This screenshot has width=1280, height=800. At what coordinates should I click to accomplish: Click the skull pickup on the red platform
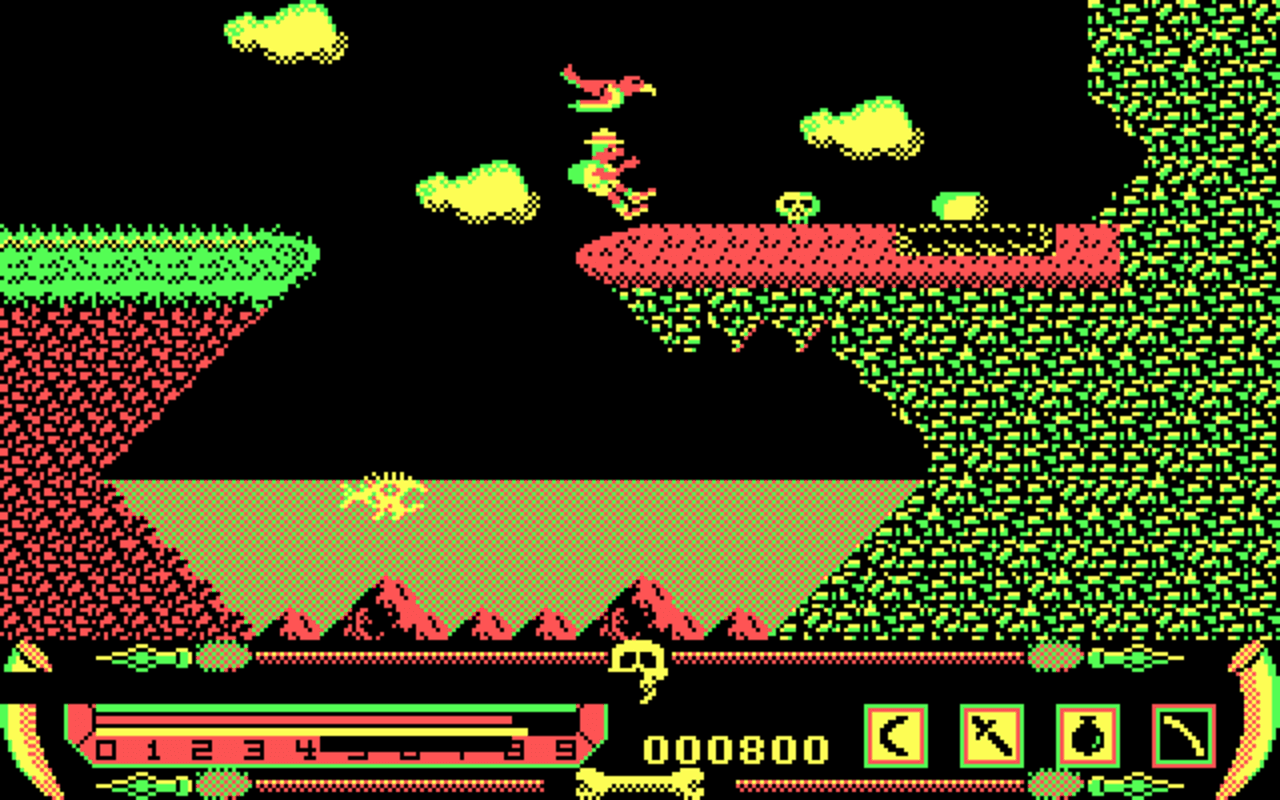(795, 205)
